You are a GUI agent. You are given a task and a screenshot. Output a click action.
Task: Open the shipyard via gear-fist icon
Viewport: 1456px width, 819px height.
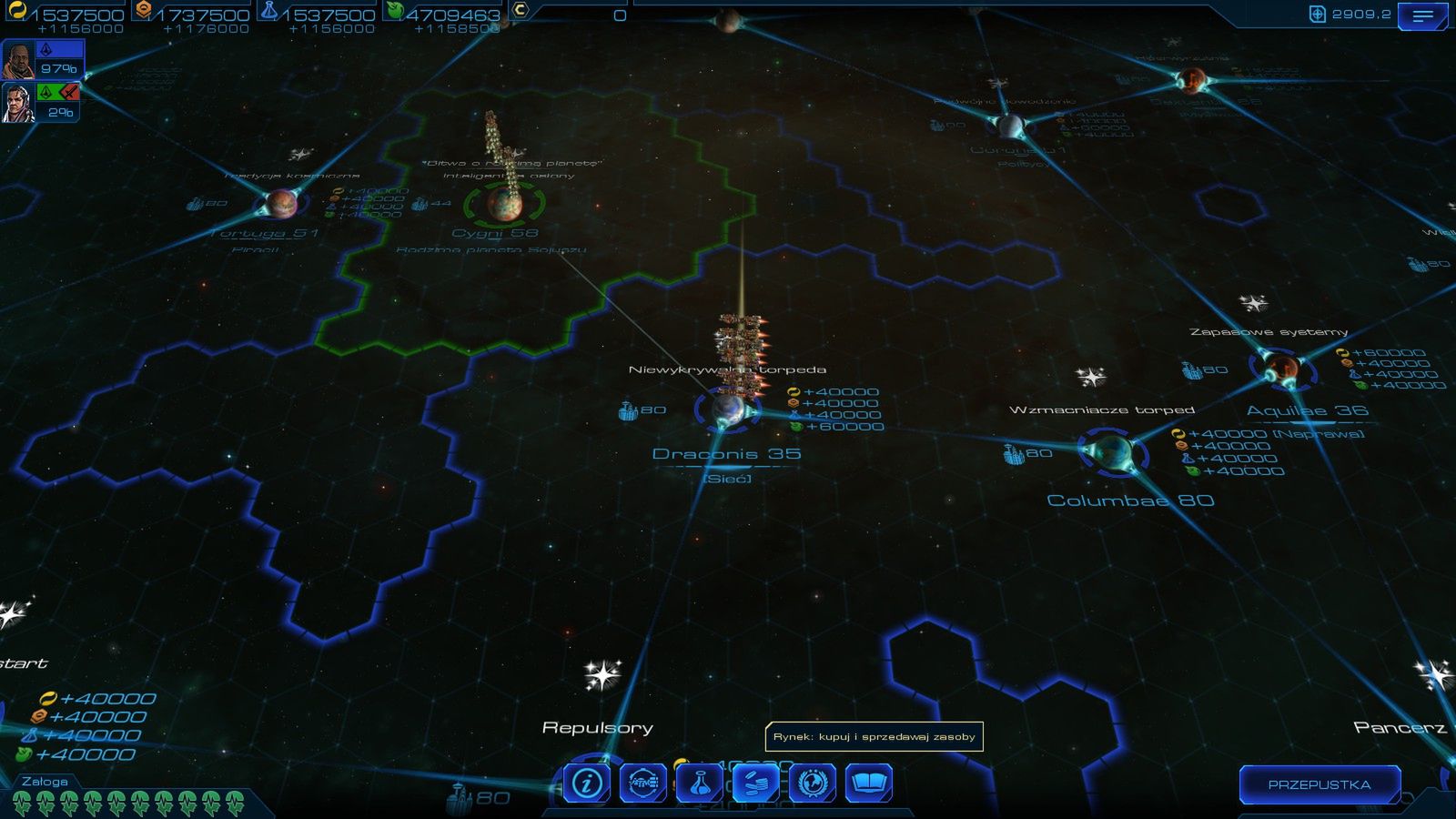(x=642, y=781)
